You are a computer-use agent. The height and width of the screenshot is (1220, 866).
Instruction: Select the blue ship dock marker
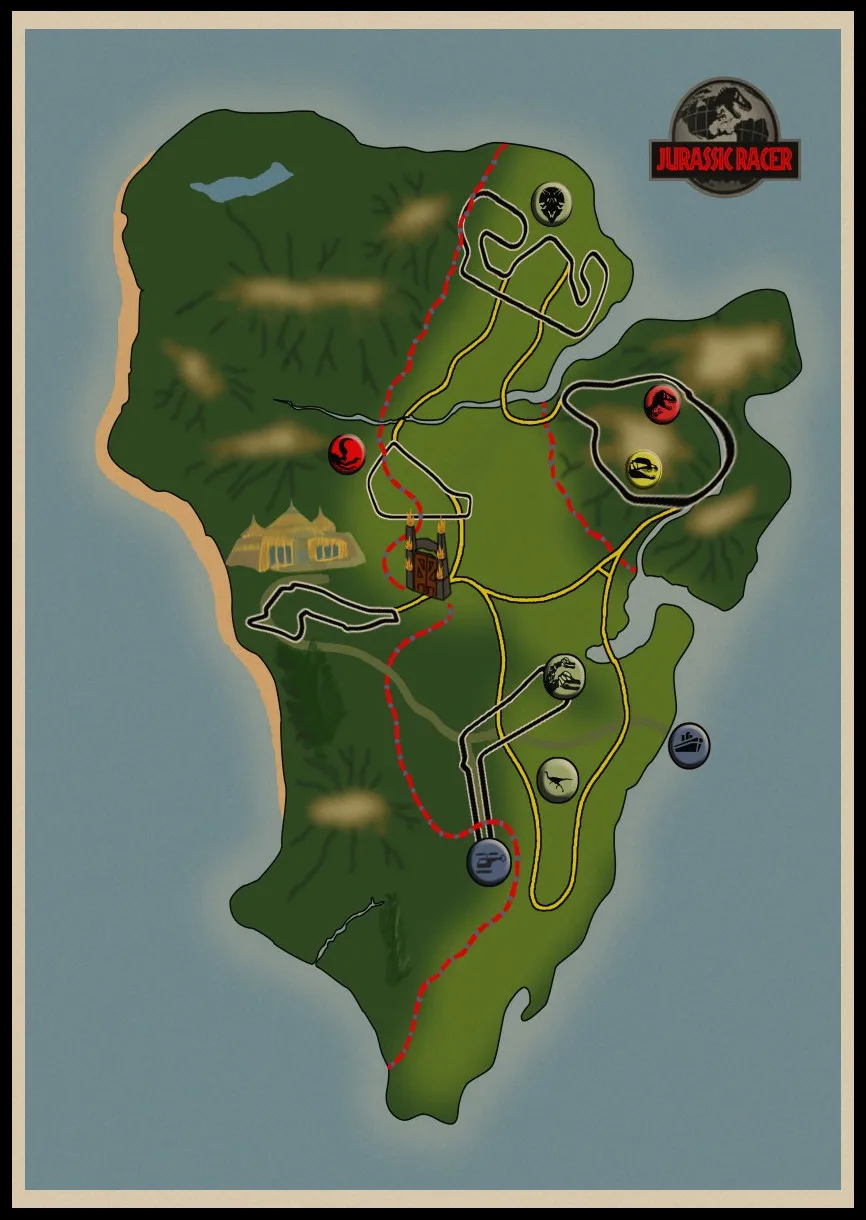[x=689, y=744]
